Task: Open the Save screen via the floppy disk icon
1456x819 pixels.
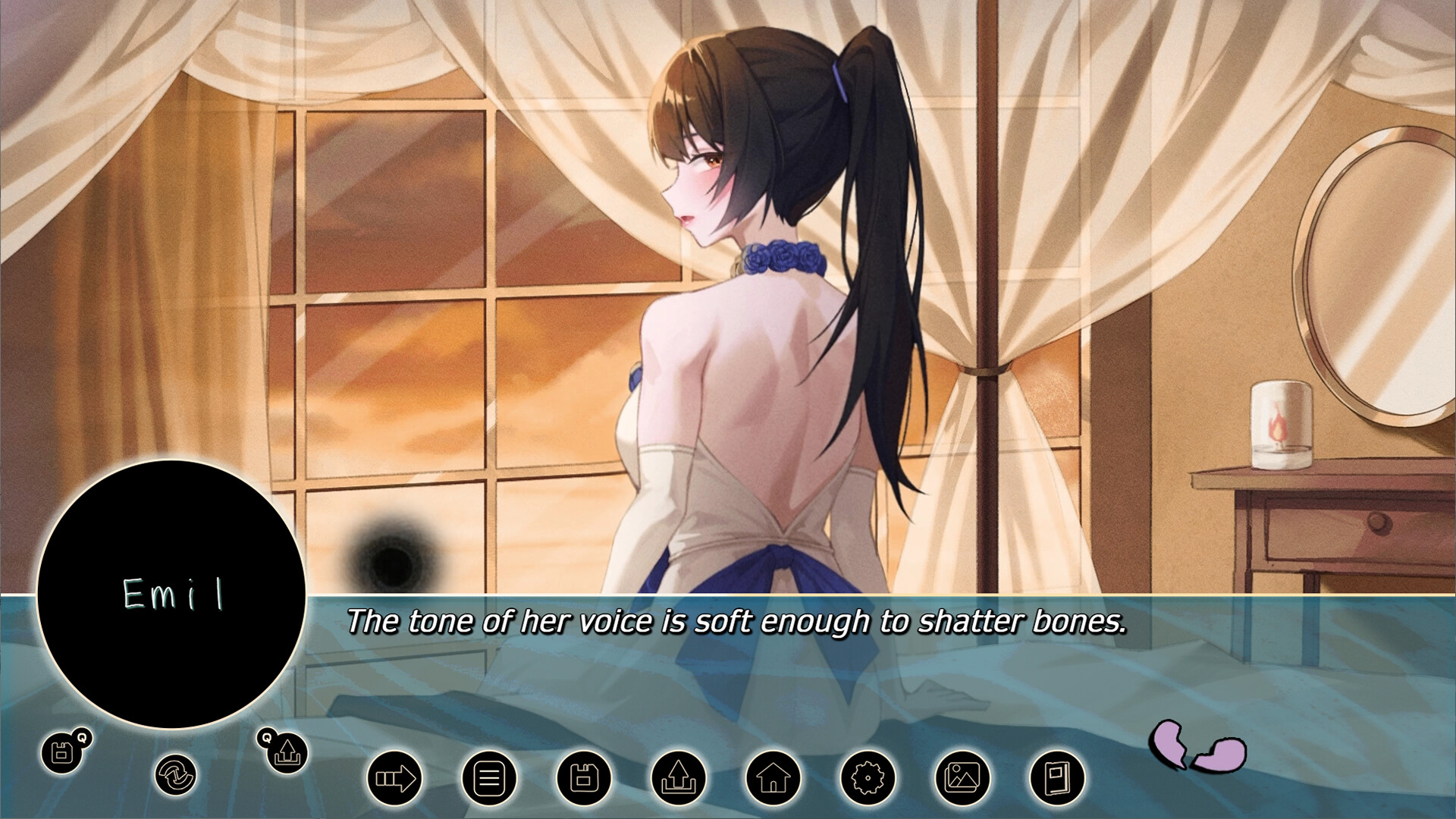Action: pos(585,777)
